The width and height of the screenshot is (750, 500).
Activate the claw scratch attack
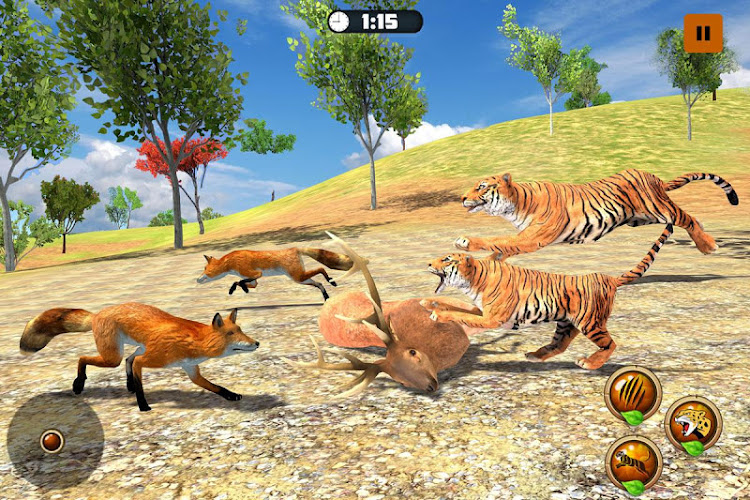(633, 393)
